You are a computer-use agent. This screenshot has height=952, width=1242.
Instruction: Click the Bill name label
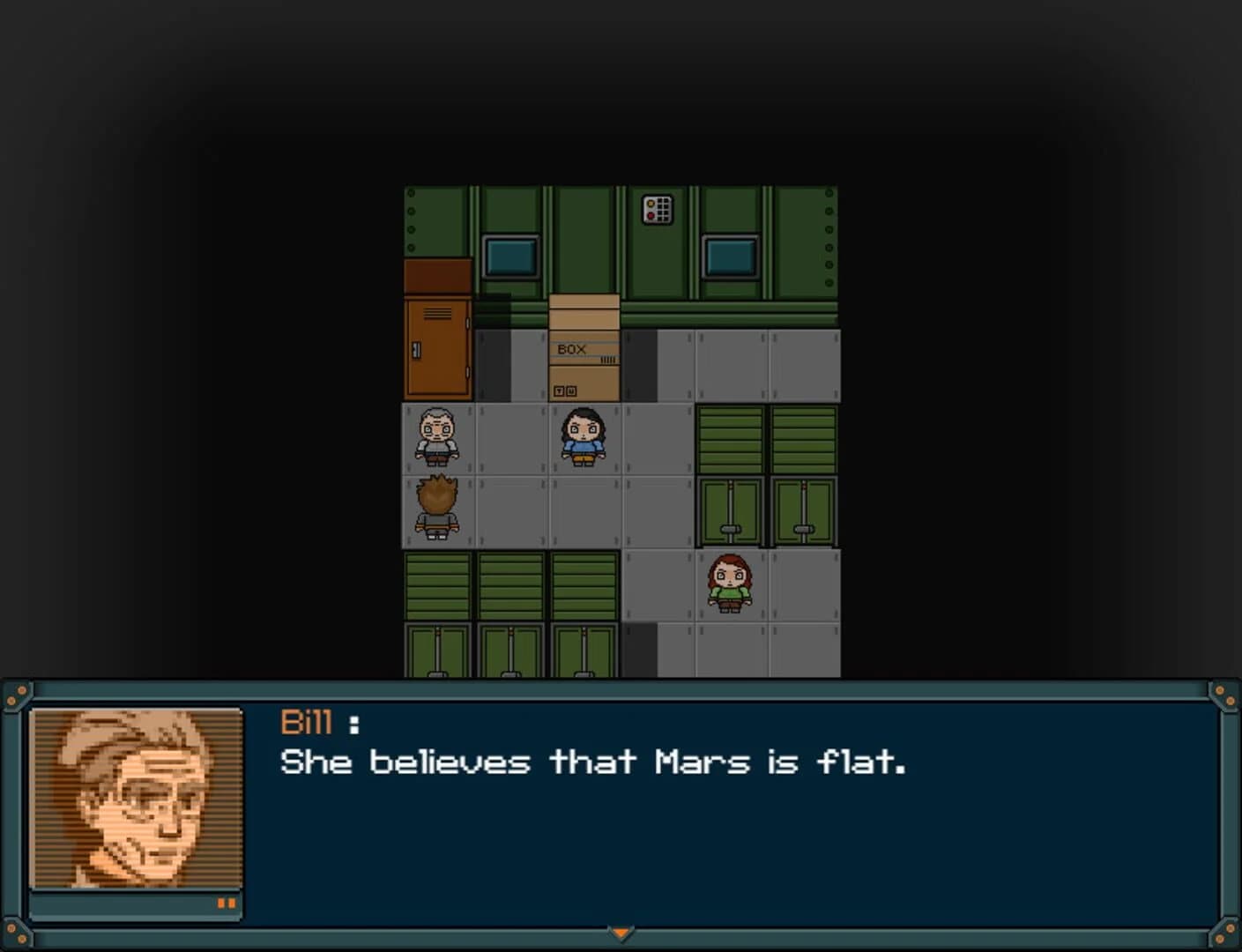coord(306,723)
